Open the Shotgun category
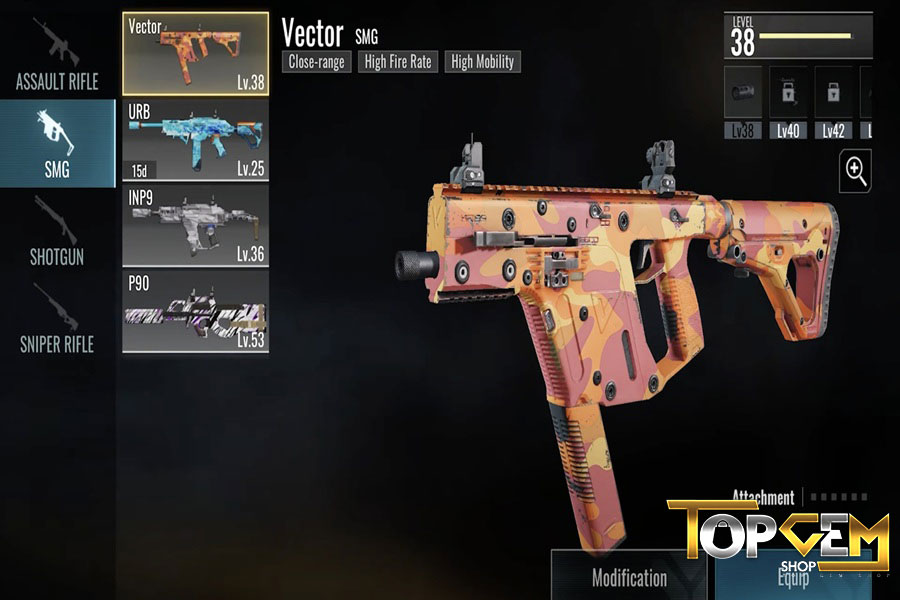 point(56,230)
